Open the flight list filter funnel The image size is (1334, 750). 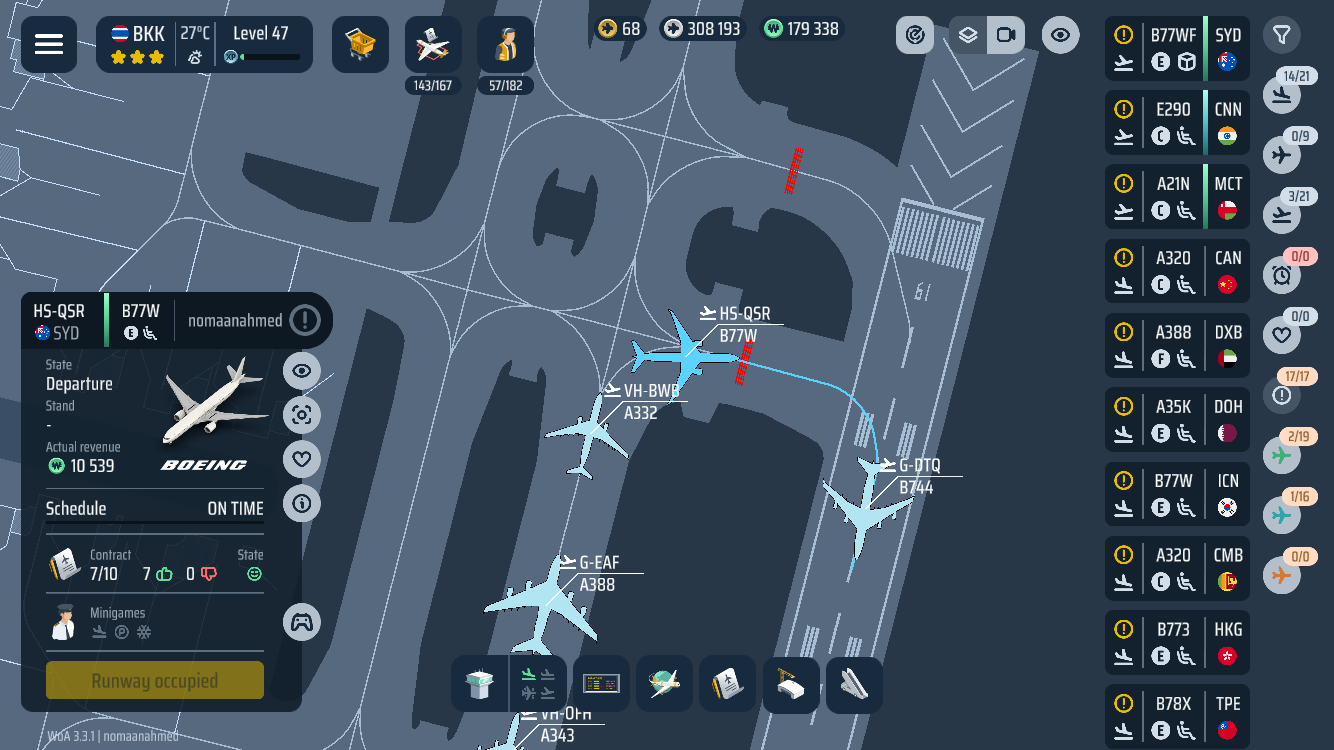pos(1281,35)
